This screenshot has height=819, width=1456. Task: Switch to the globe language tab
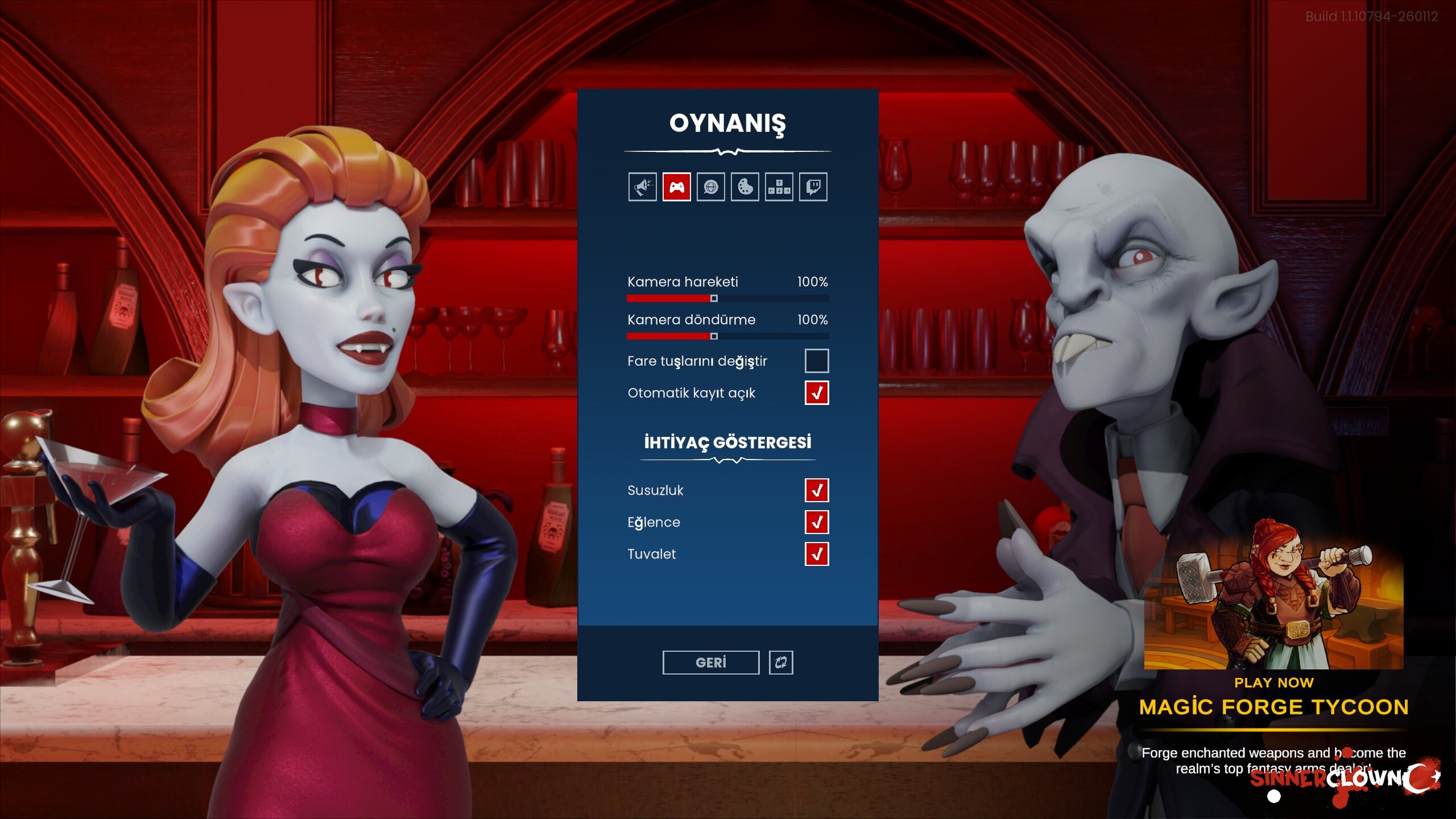pyautogui.click(x=711, y=187)
